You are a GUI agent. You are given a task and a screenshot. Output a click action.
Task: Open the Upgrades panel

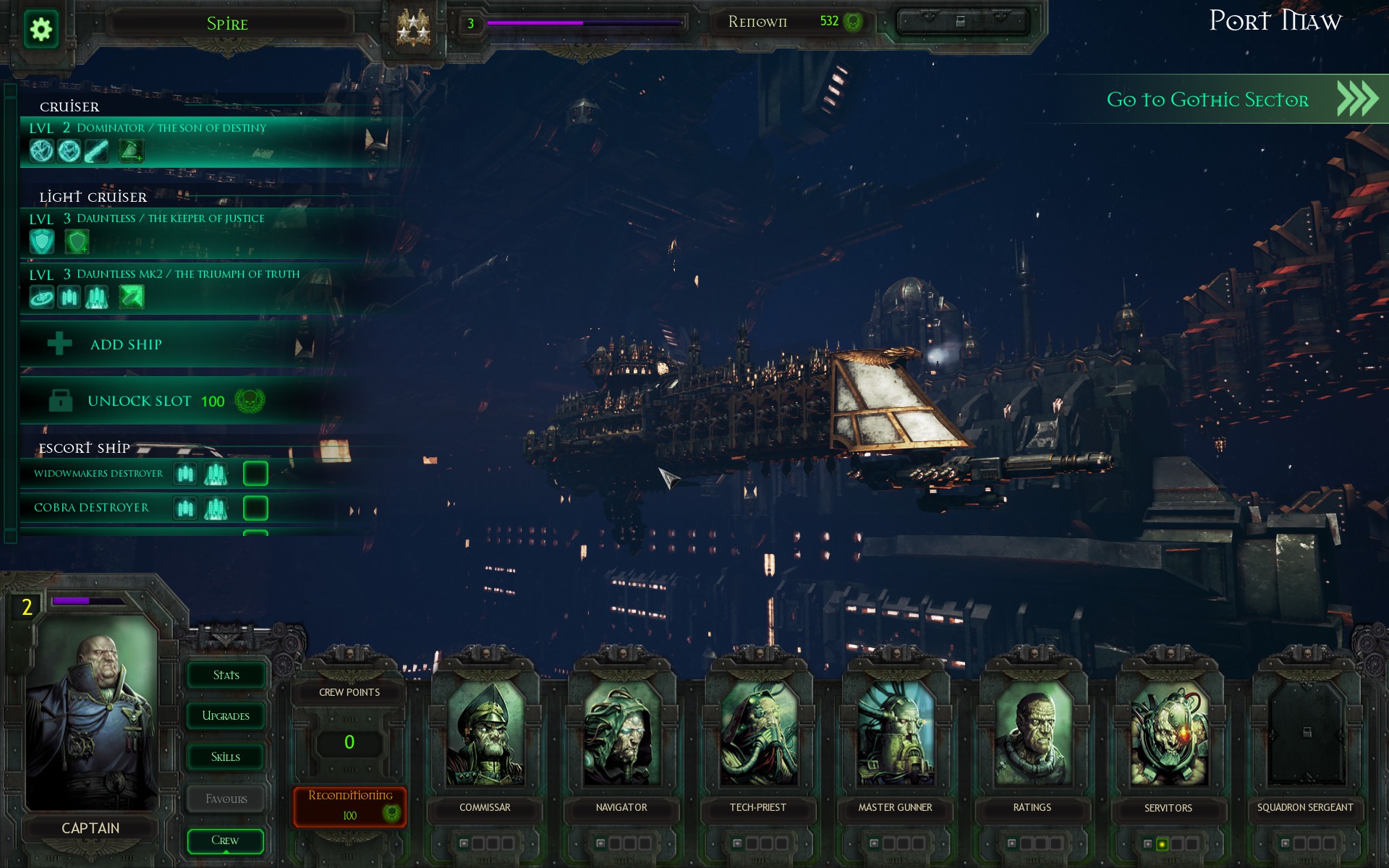pyautogui.click(x=226, y=716)
